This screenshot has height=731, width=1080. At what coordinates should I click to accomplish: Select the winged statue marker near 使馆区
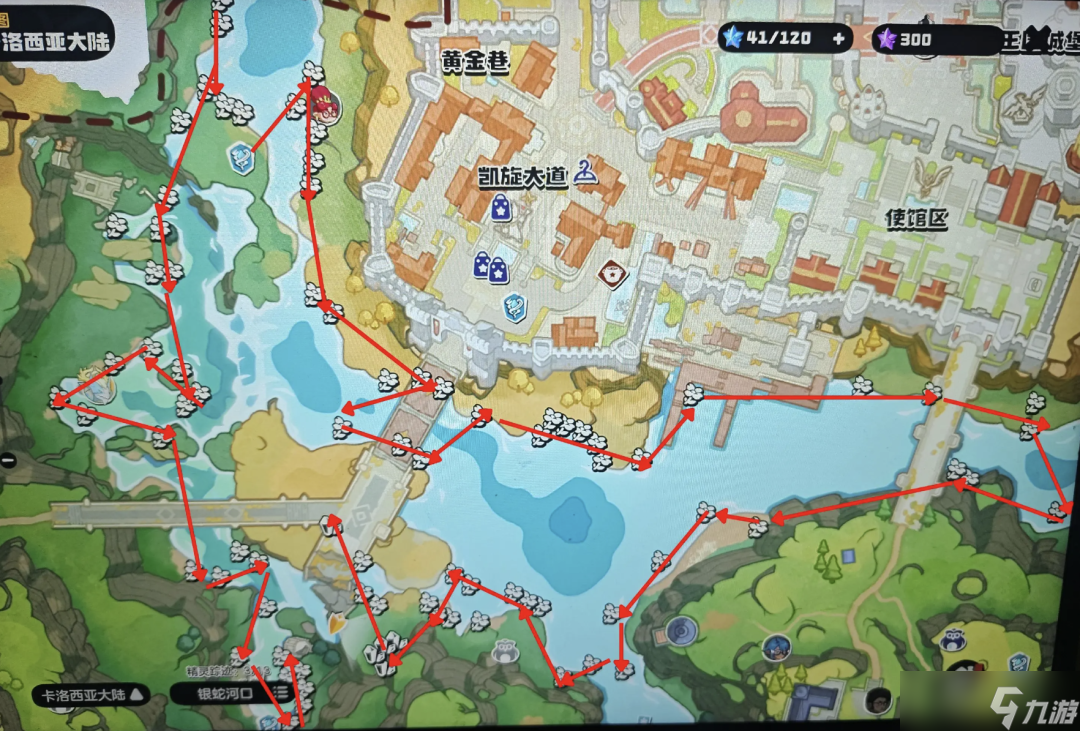[933, 178]
